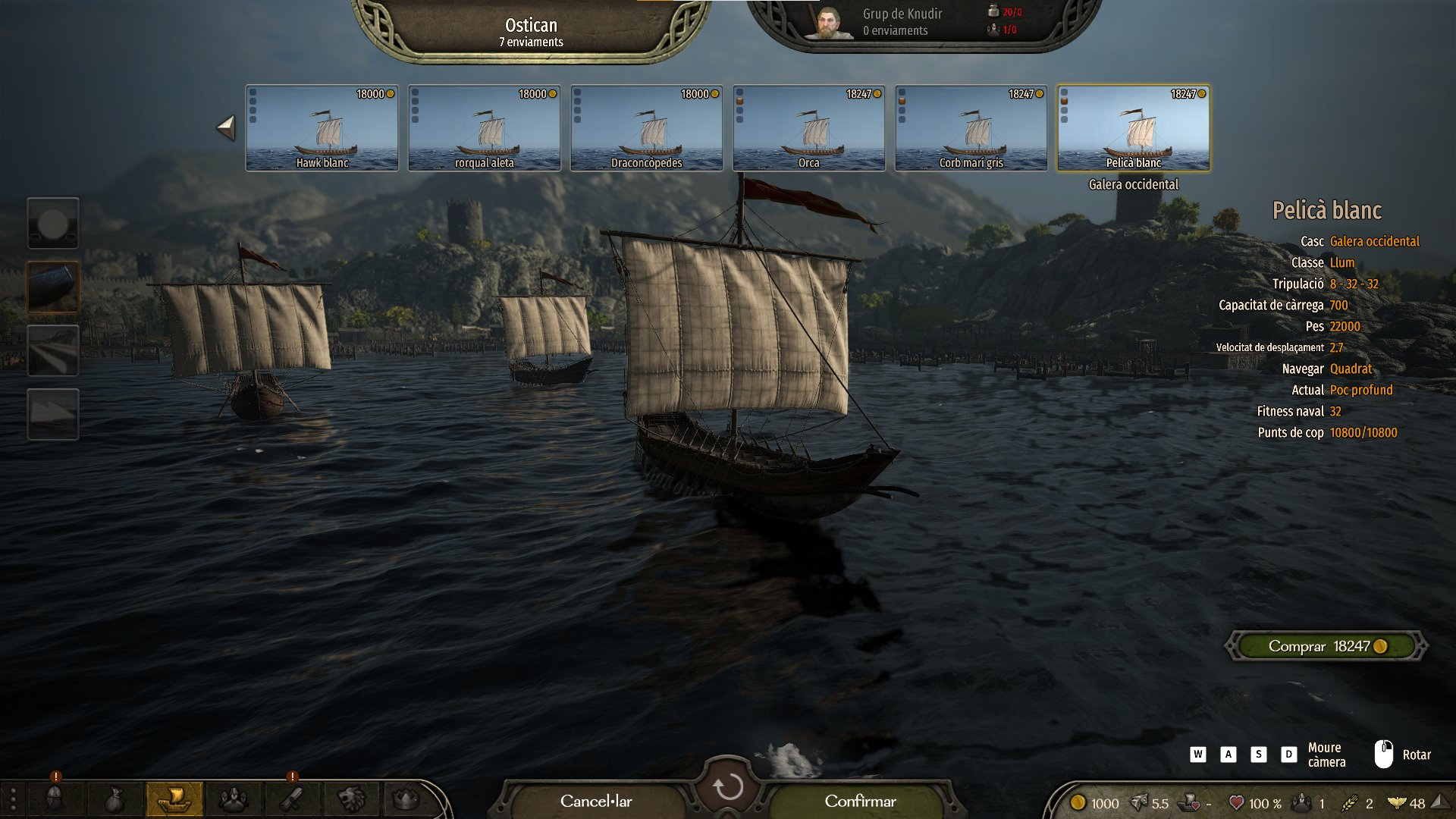
Task: Select the Hawk blanc ship card
Action: [x=322, y=127]
